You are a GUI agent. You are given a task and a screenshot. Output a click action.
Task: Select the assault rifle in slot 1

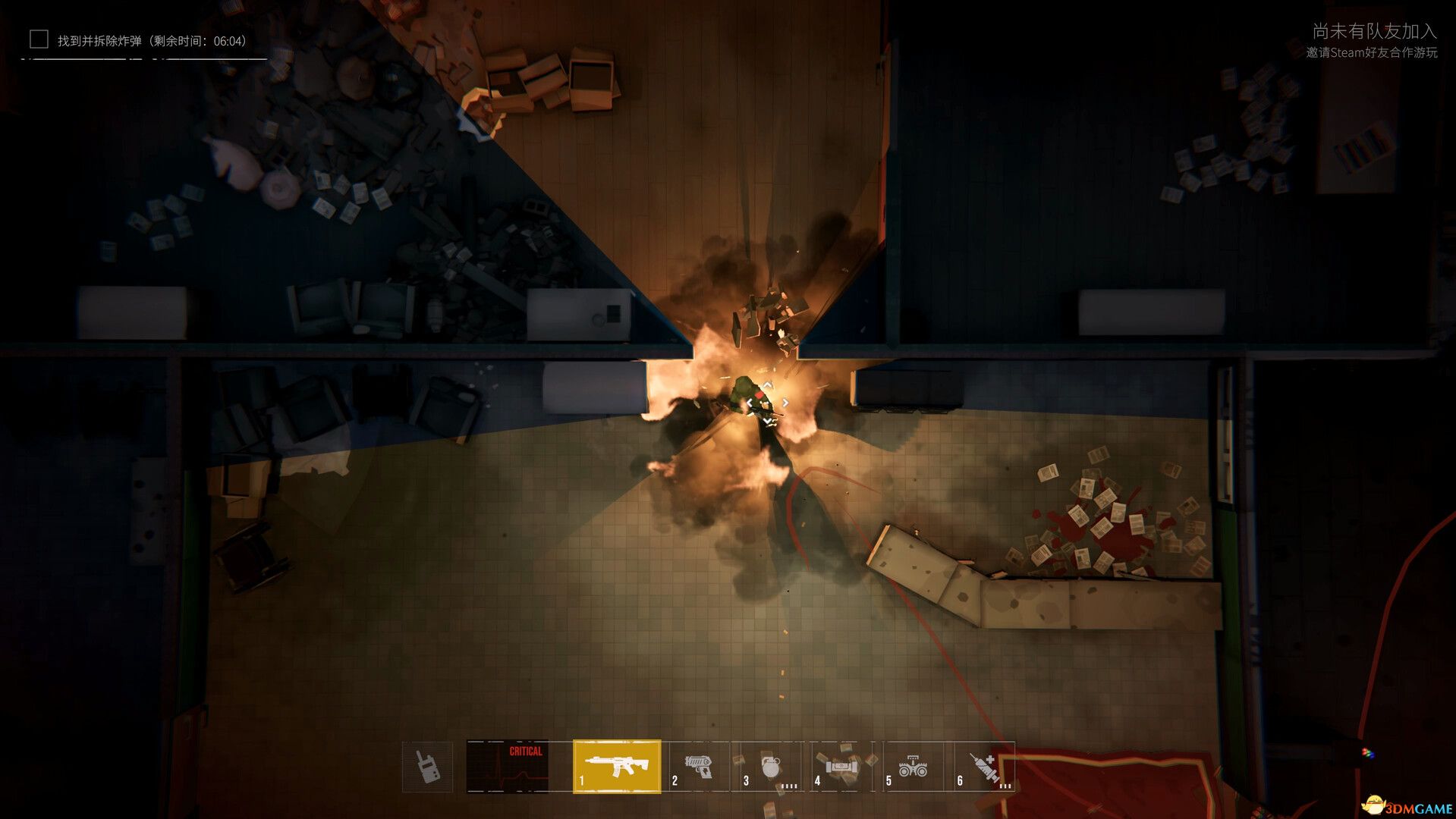(617, 766)
